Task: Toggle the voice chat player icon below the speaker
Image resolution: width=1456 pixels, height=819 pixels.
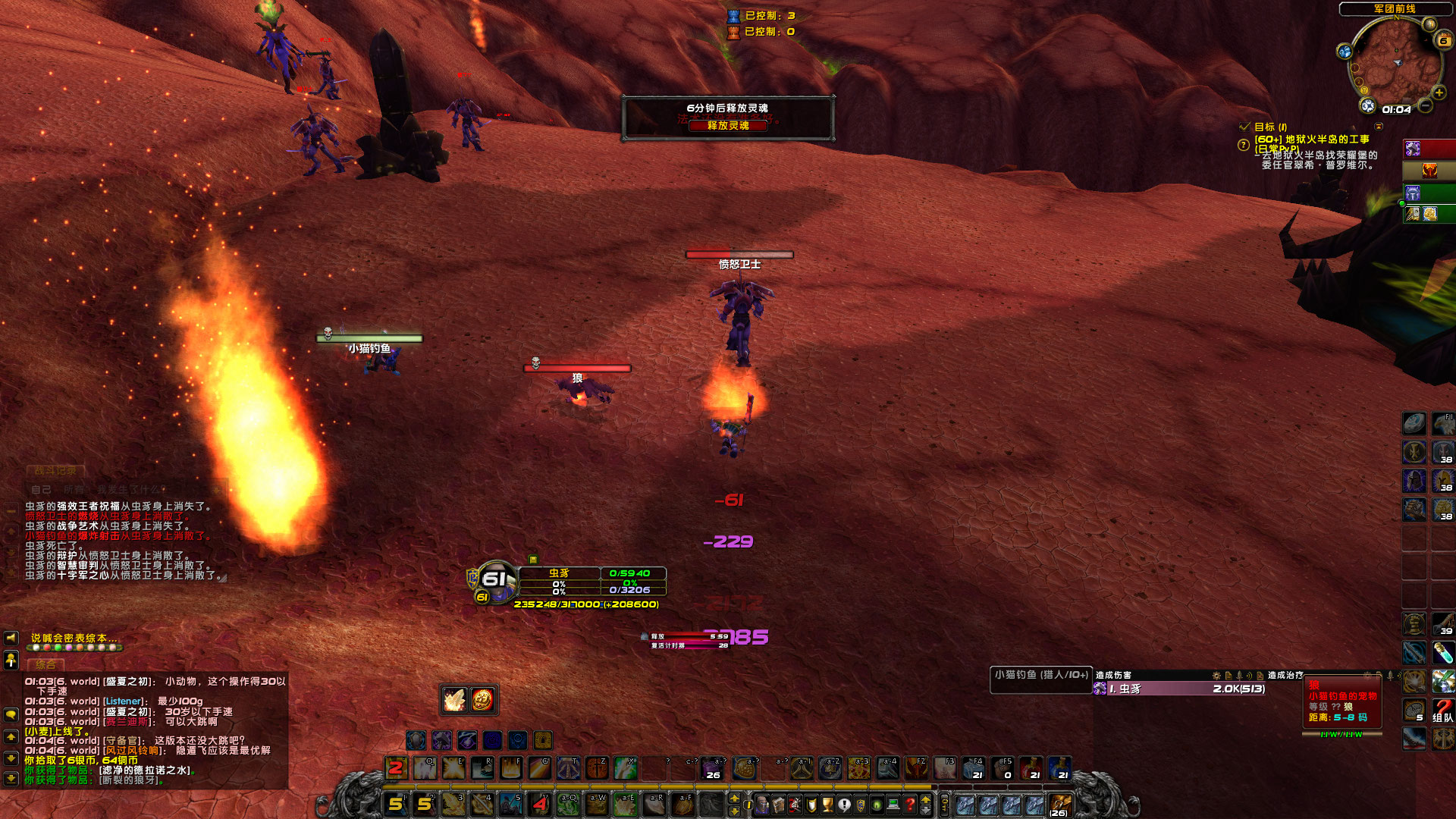Action: pyautogui.click(x=11, y=661)
